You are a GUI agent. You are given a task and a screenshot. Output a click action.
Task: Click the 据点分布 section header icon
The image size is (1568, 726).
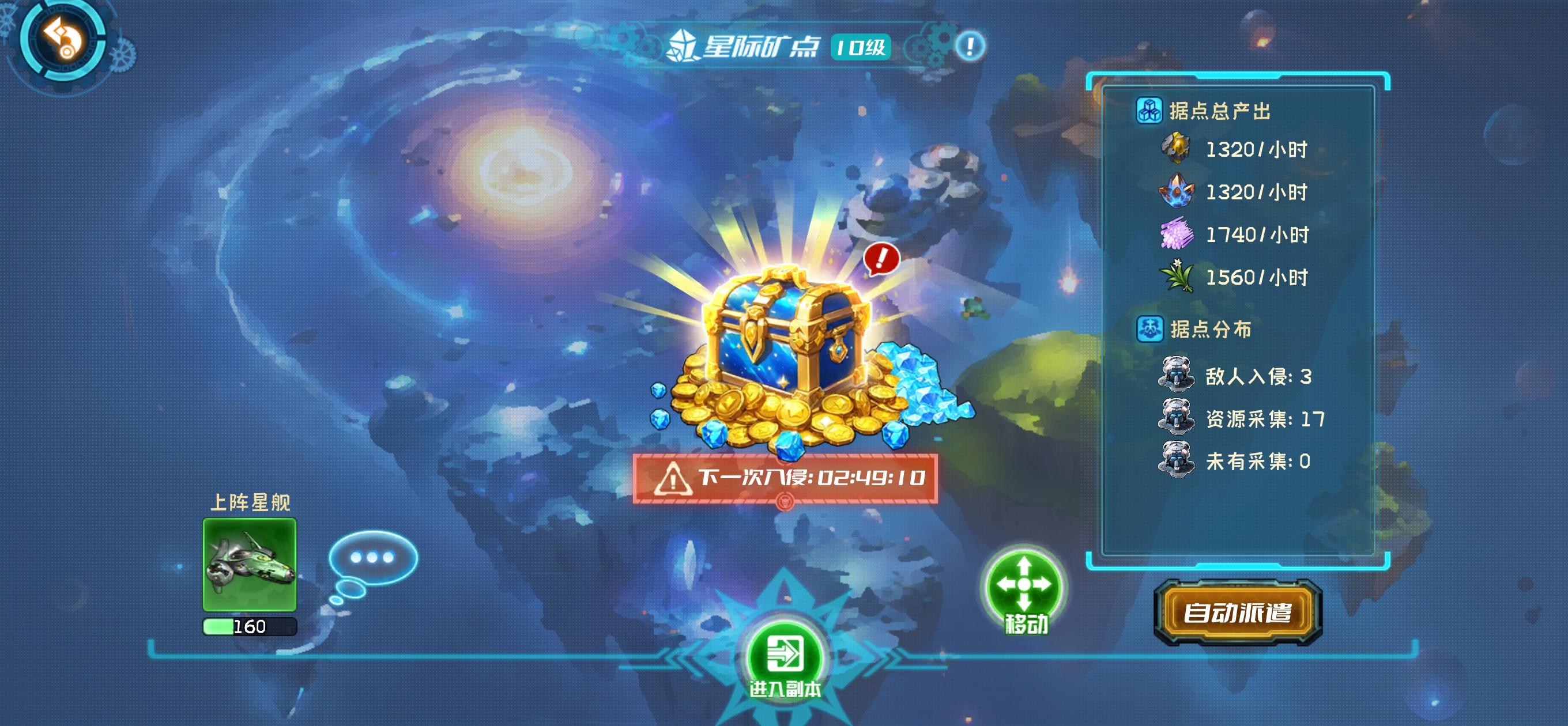click(x=1150, y=328)
